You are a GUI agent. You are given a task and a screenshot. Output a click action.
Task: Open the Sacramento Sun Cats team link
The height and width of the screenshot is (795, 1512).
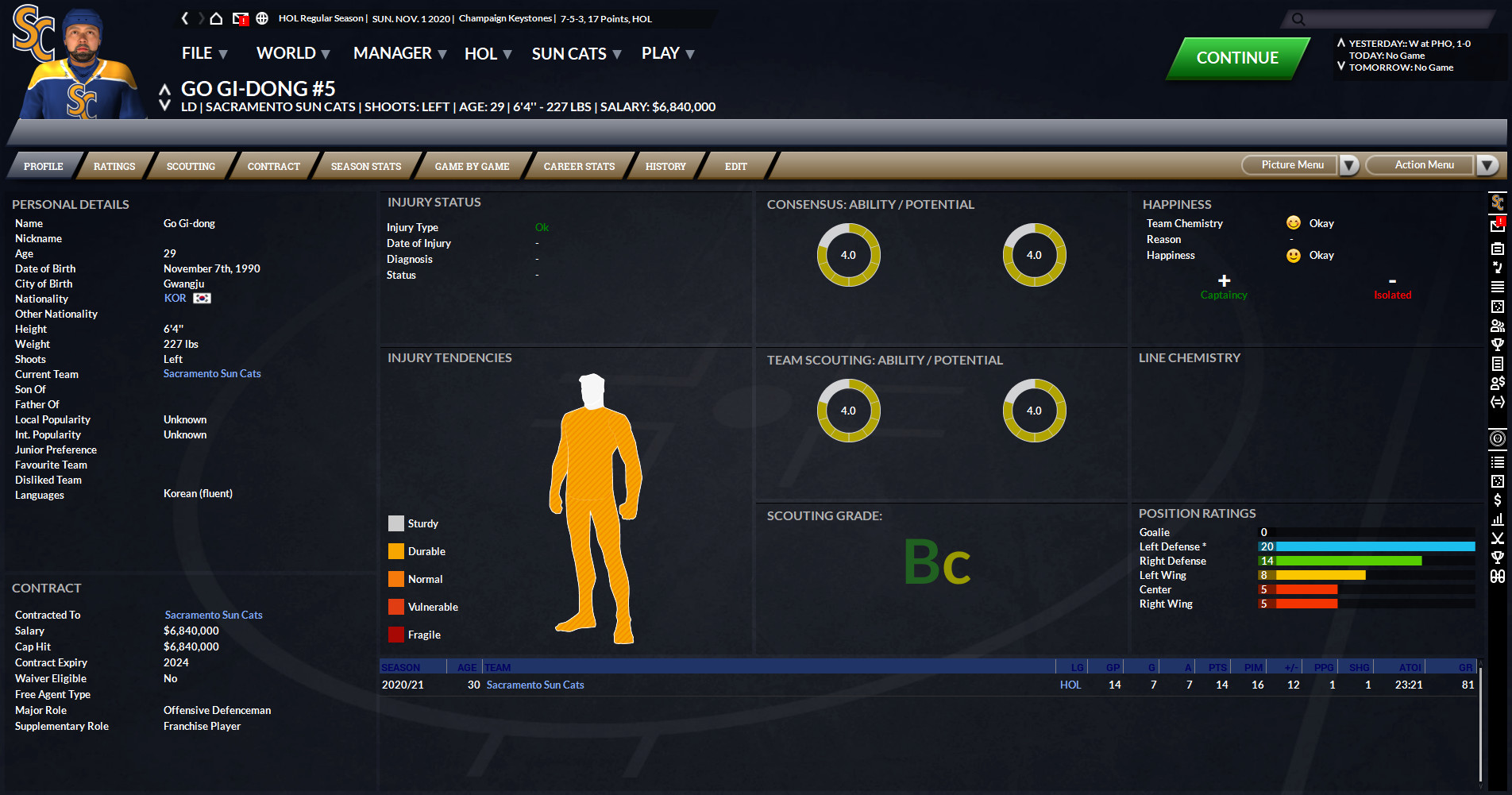pos(212,373)
